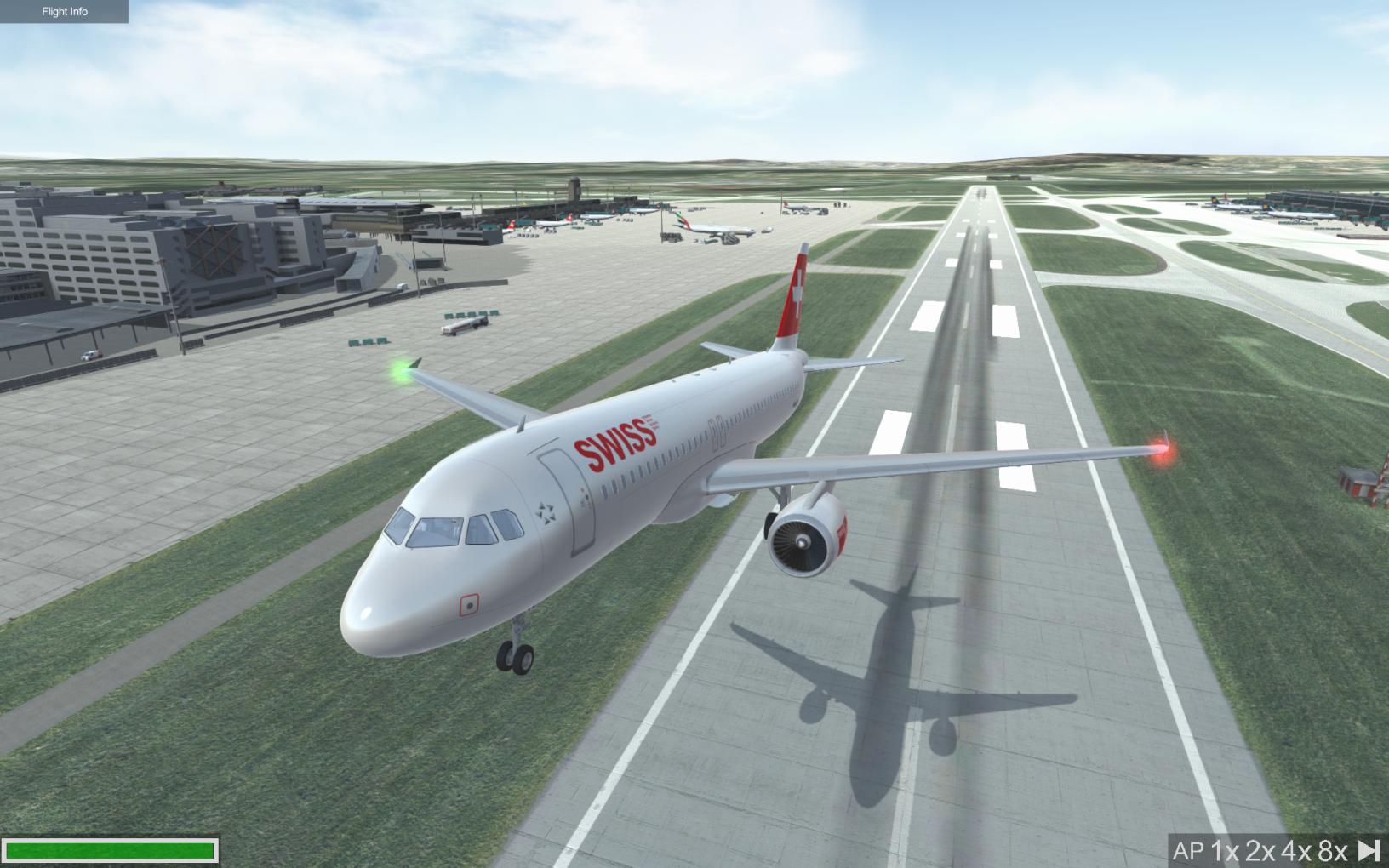Switch time acceleration to 2x

click(1260, 850)
